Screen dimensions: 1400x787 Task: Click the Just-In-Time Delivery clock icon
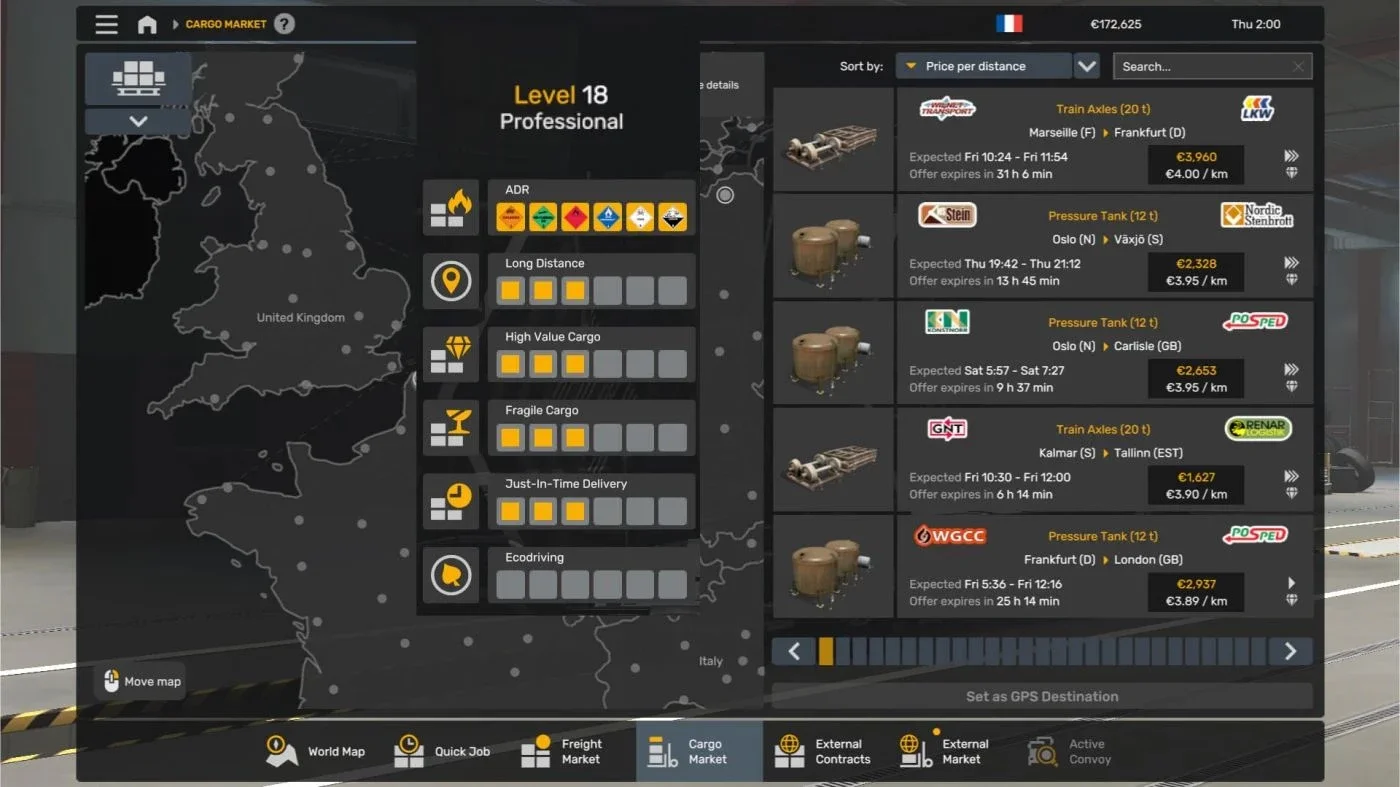(451, 501)
